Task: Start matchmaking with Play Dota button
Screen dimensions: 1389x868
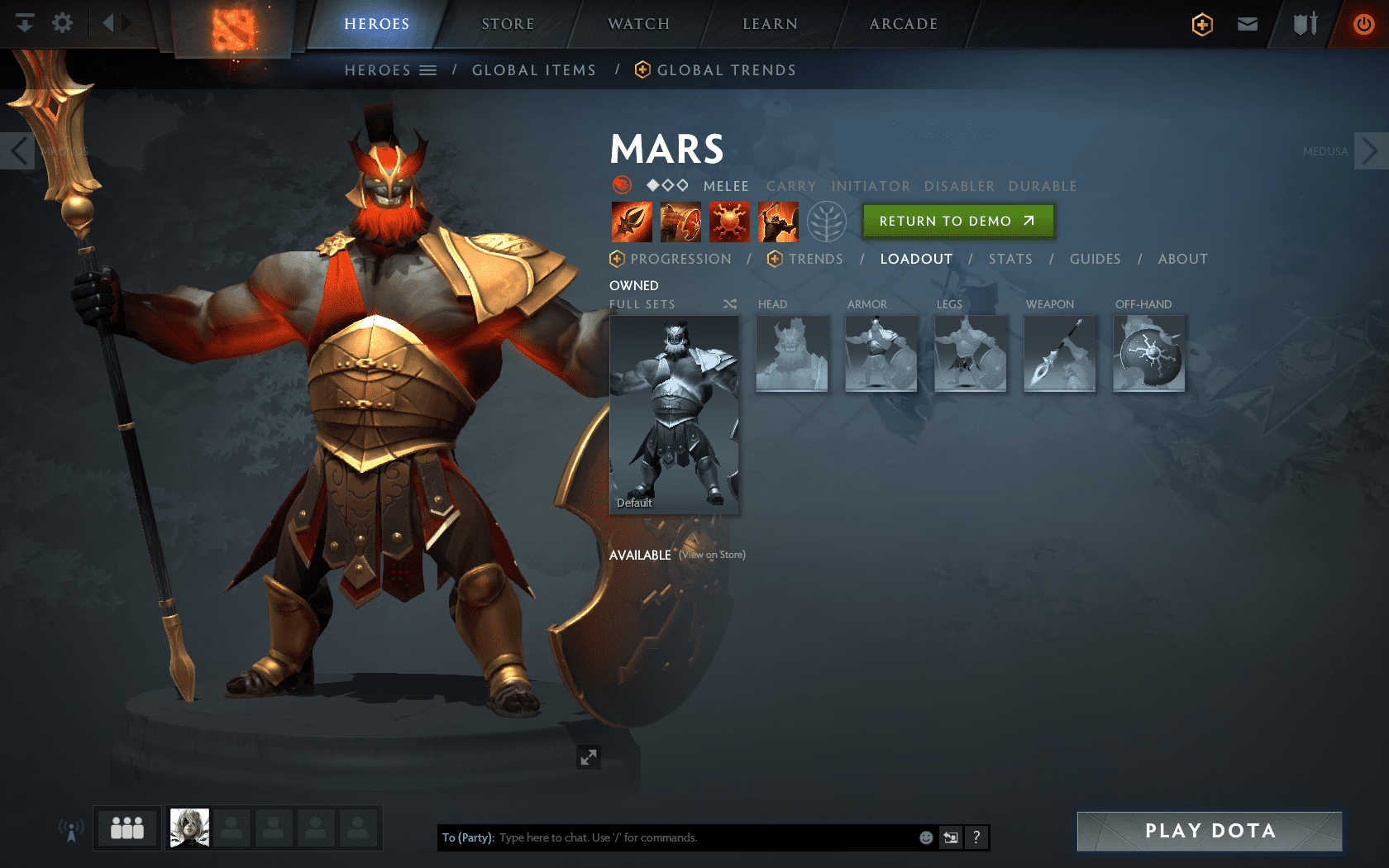Action: tap(1209, 831)
